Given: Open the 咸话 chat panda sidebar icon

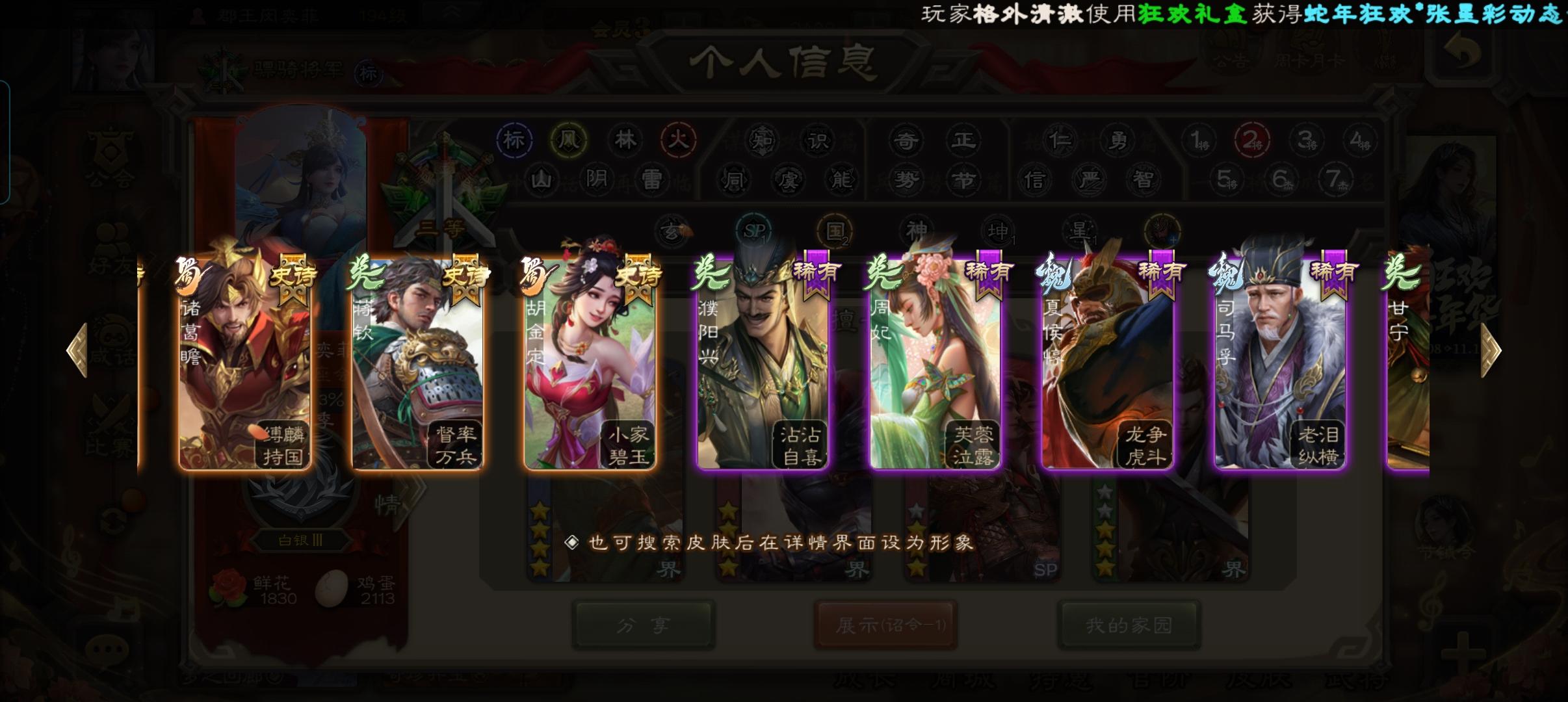Looking at the screenshot, I should tap(114, 338).
